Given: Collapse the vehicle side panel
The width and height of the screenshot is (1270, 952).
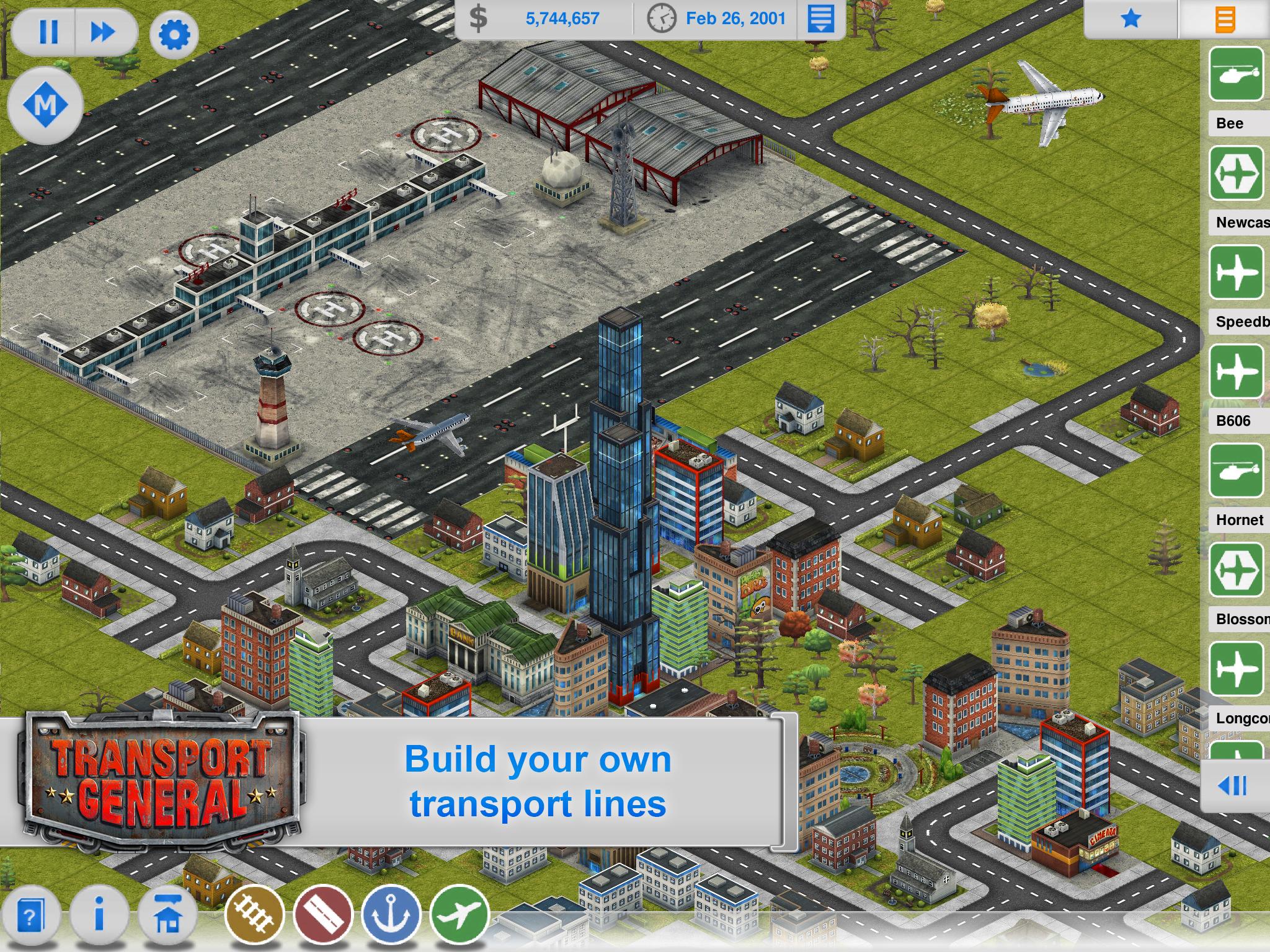Looking at the screenshot, I should pos(1233,786).
